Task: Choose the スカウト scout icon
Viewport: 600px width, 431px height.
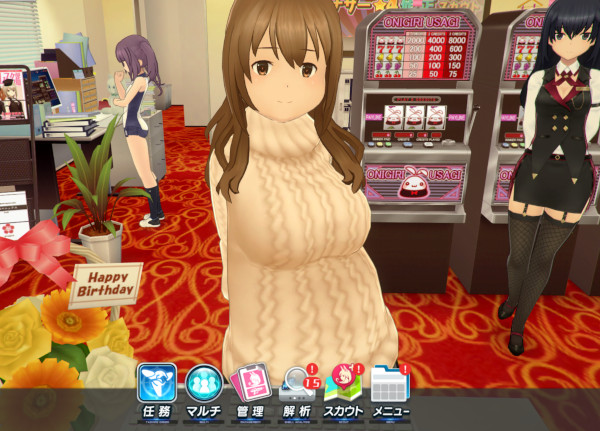Action: point(342,388)
